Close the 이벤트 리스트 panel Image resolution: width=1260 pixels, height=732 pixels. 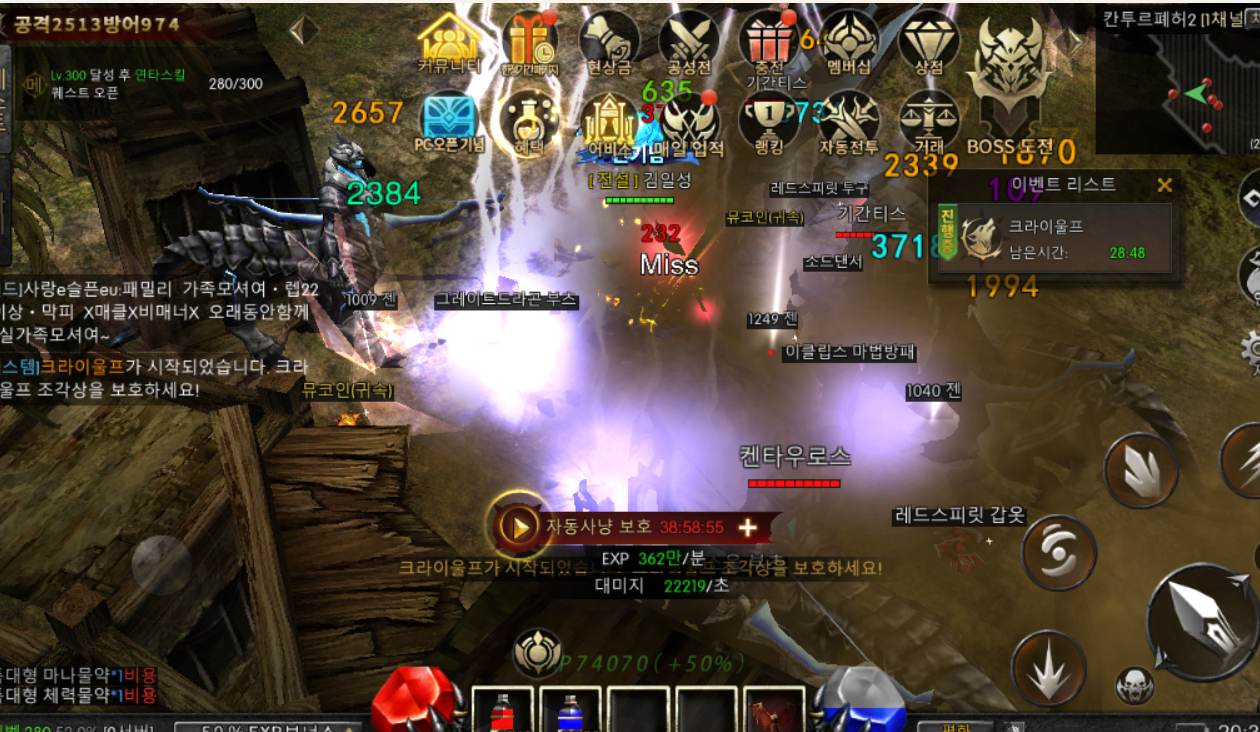pyautogui.click(x=1164, y=185)
